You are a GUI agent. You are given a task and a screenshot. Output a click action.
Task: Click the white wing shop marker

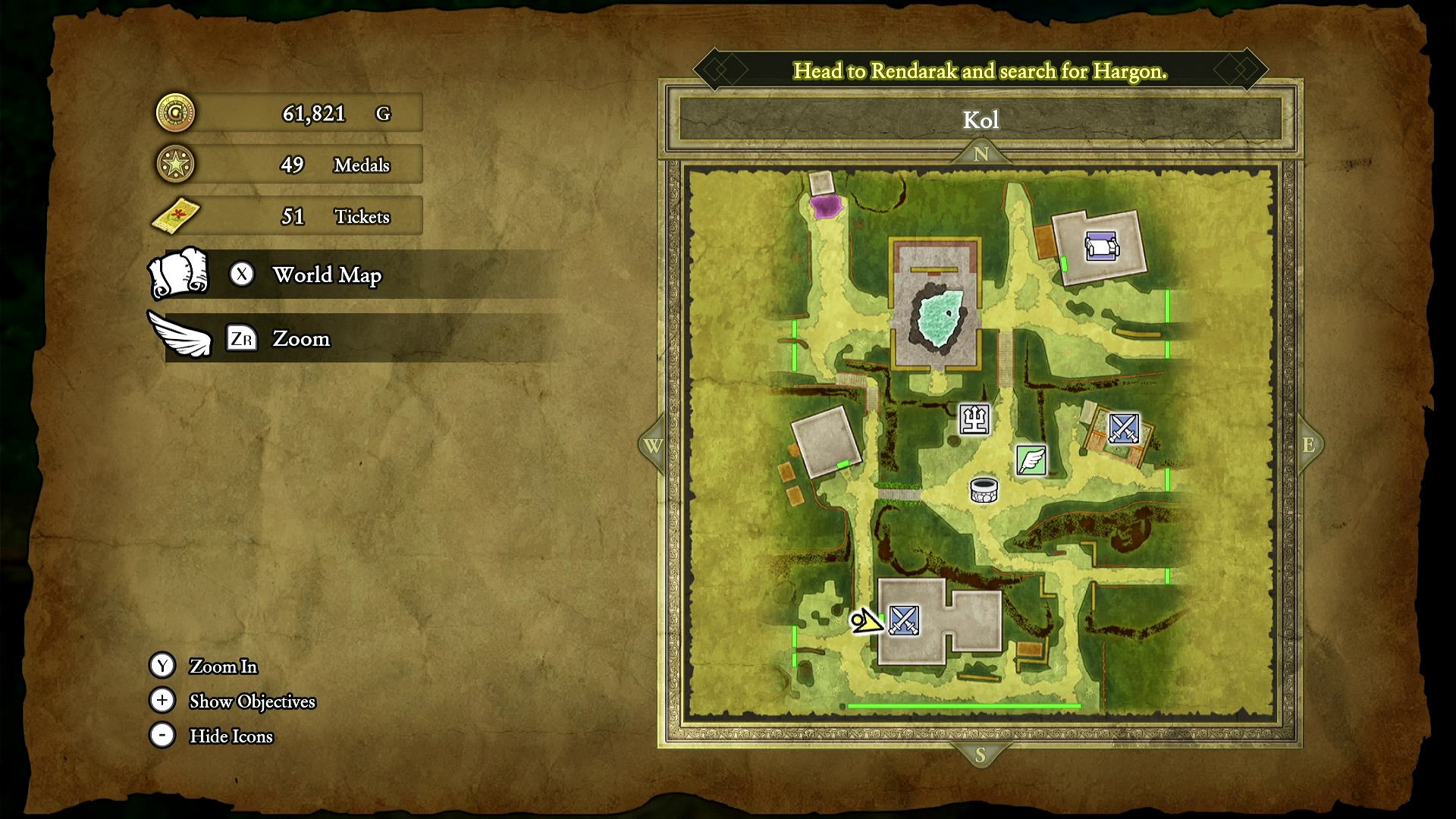point(1031,460)
